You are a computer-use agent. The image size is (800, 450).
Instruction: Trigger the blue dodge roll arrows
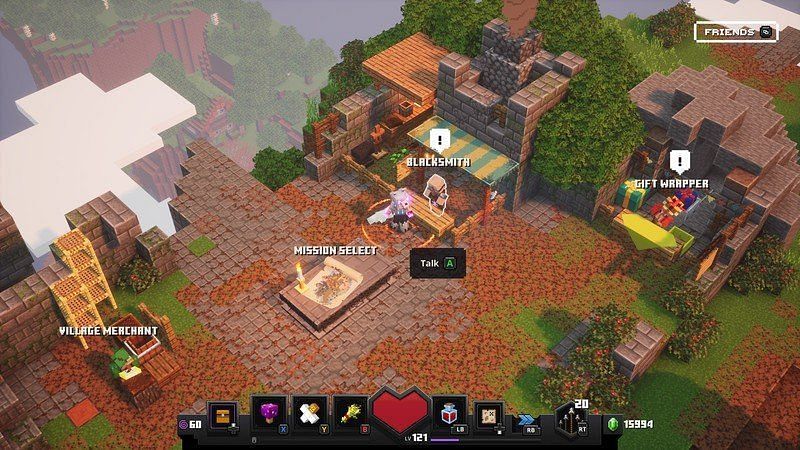(530, 420)
